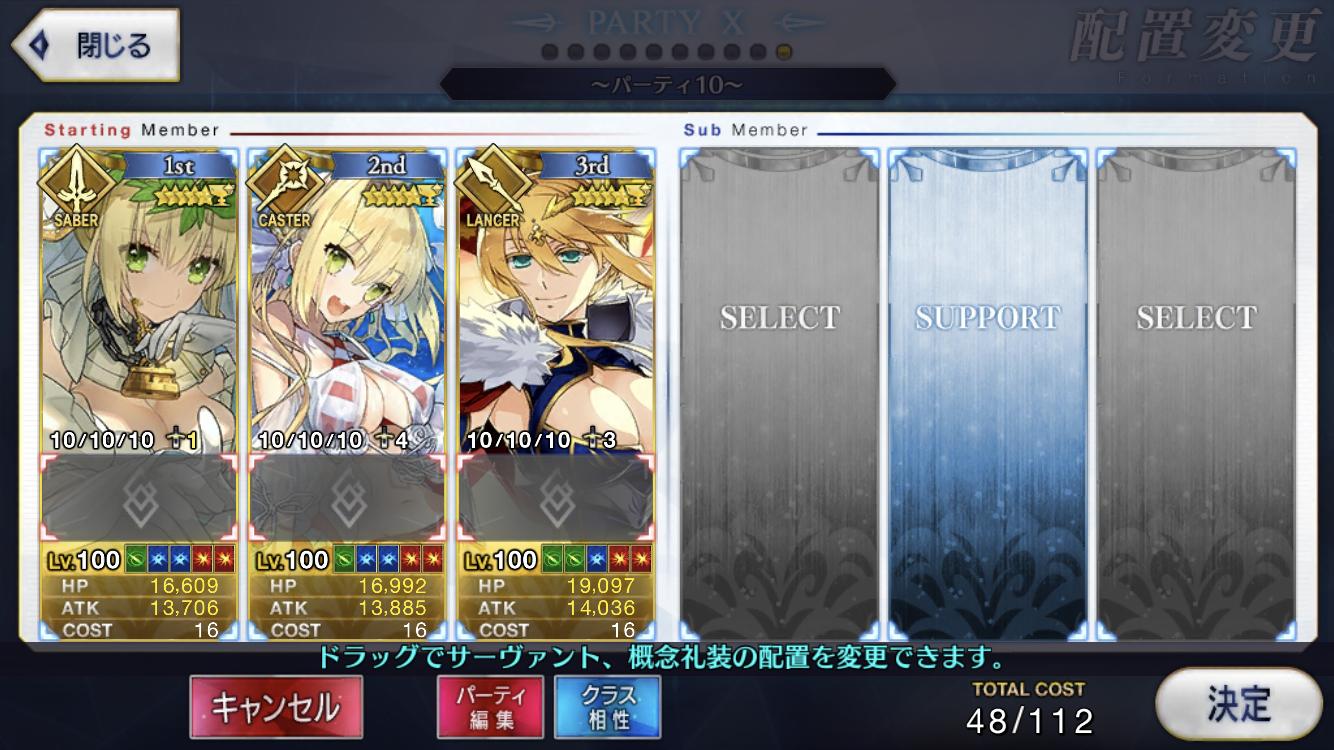Open the Lancer's empty craft essence slot
This screenshot has width=1334, height=750.
tap(556, 499)
